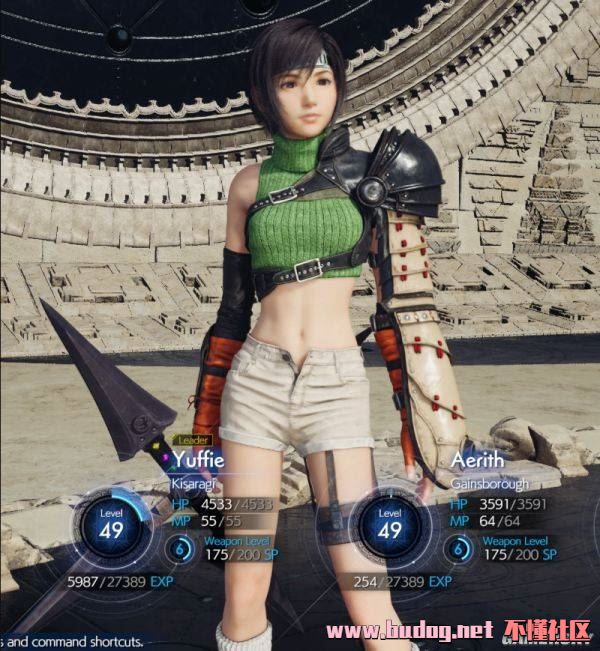Open the www.budog.net watermark link

pyautogui.click(x=410, y=631)
